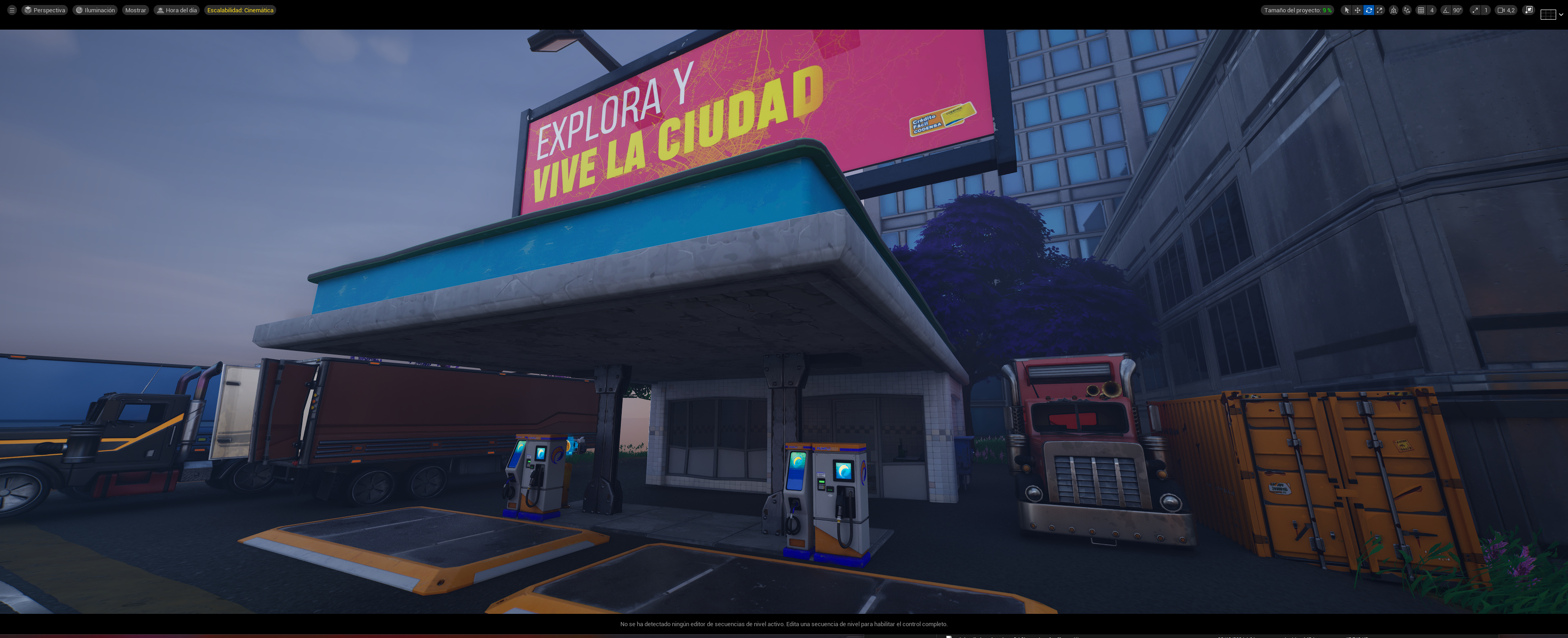Open the 90° rotation snap value
The width and height of the screenshot is (1568, 638).
pos(1457,10)
